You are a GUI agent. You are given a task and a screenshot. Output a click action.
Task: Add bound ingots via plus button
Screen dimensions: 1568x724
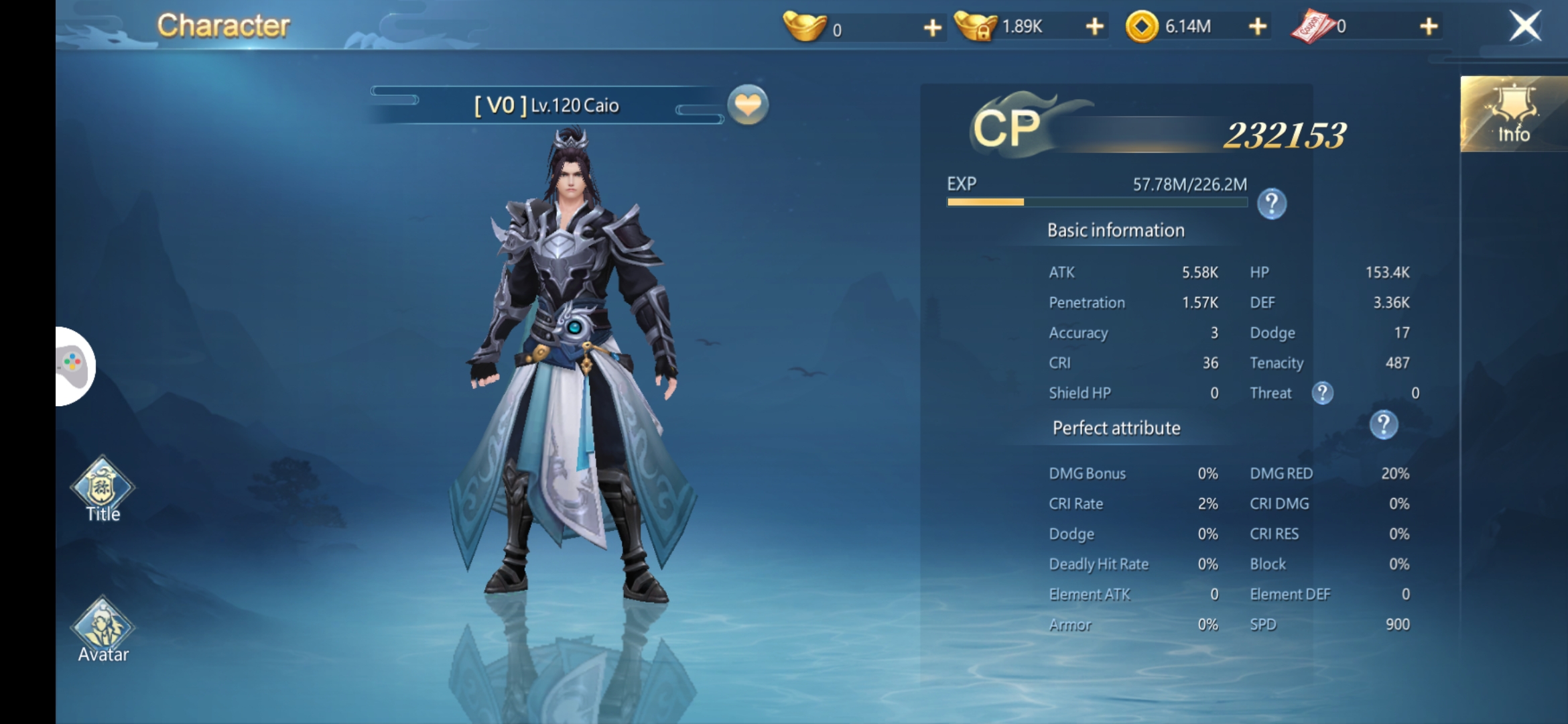(1094, 27)
